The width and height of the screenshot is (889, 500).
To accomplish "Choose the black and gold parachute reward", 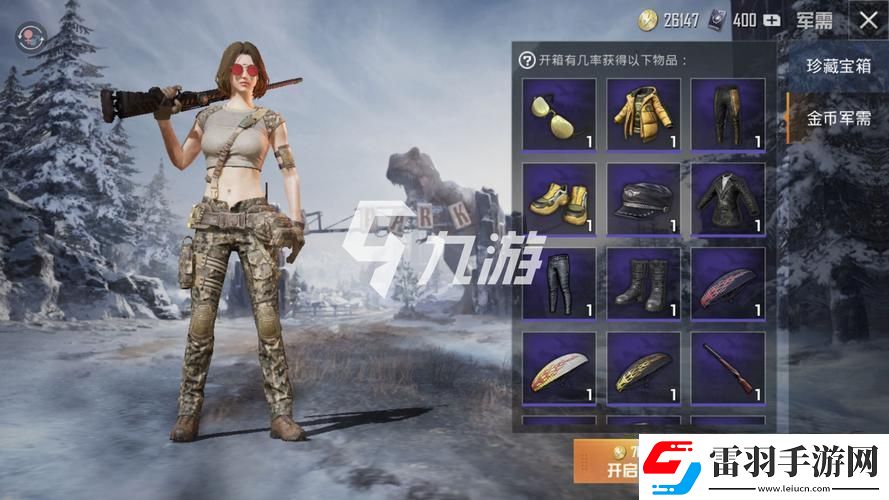I will pyautogui.click(x=643, y=367).
